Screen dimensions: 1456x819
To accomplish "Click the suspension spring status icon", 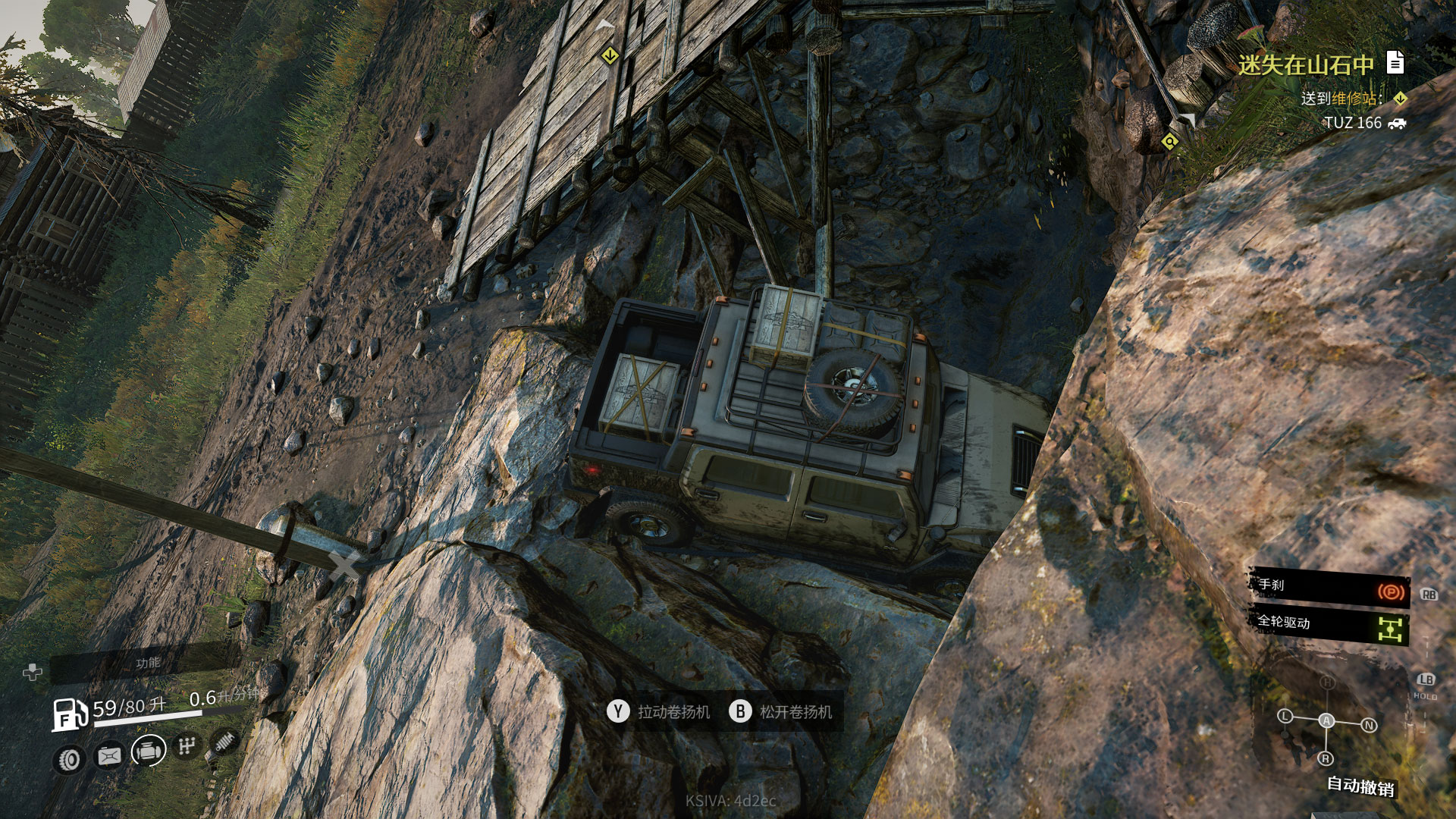I will point(224,742).
